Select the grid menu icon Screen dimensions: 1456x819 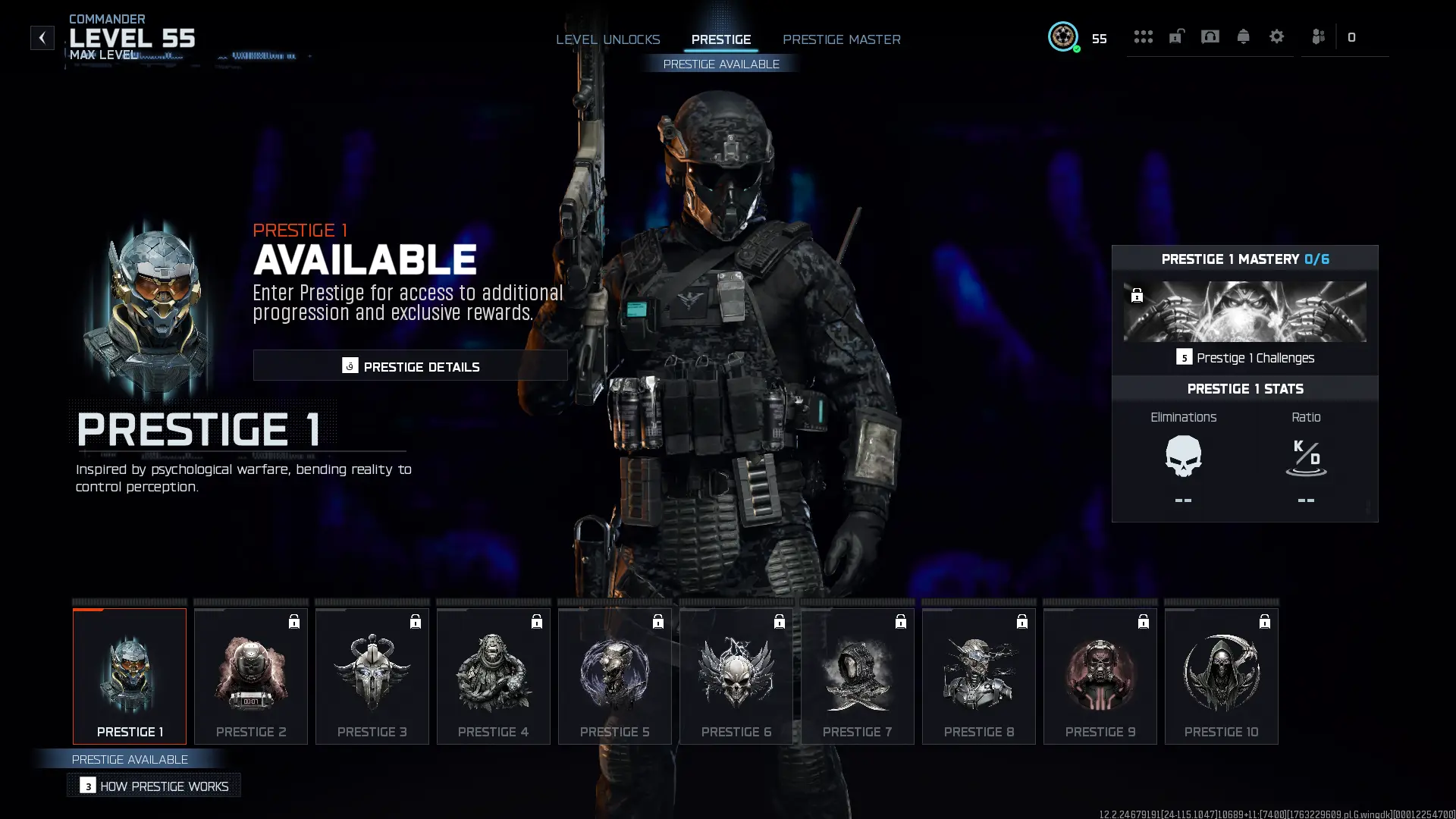click(1144, 36)
